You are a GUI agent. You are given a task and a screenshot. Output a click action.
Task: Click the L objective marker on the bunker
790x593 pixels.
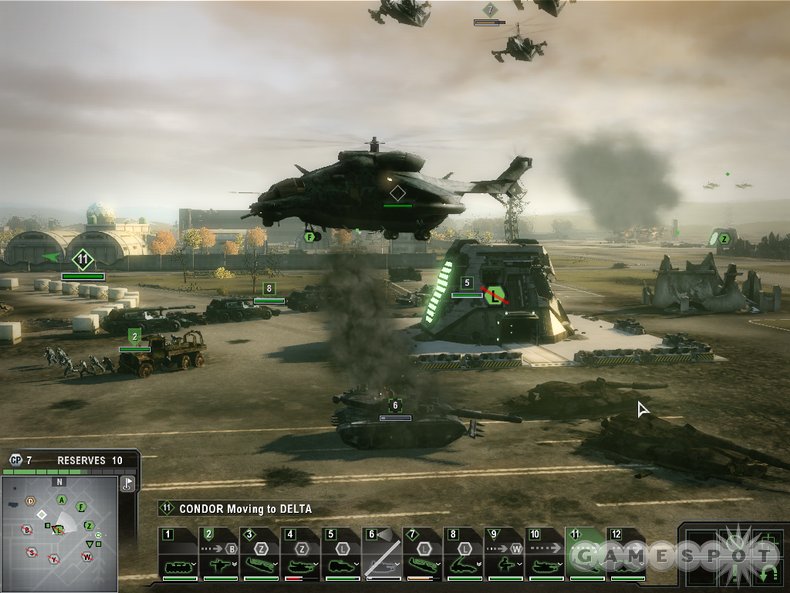493,295
